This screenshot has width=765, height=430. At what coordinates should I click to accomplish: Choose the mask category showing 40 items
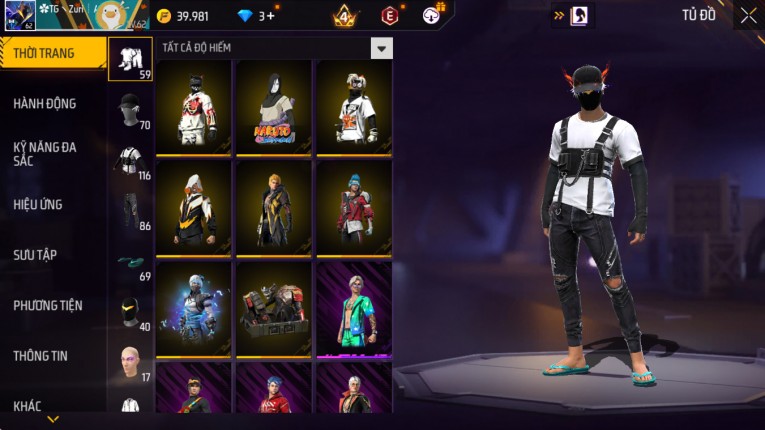pos(130,312)
